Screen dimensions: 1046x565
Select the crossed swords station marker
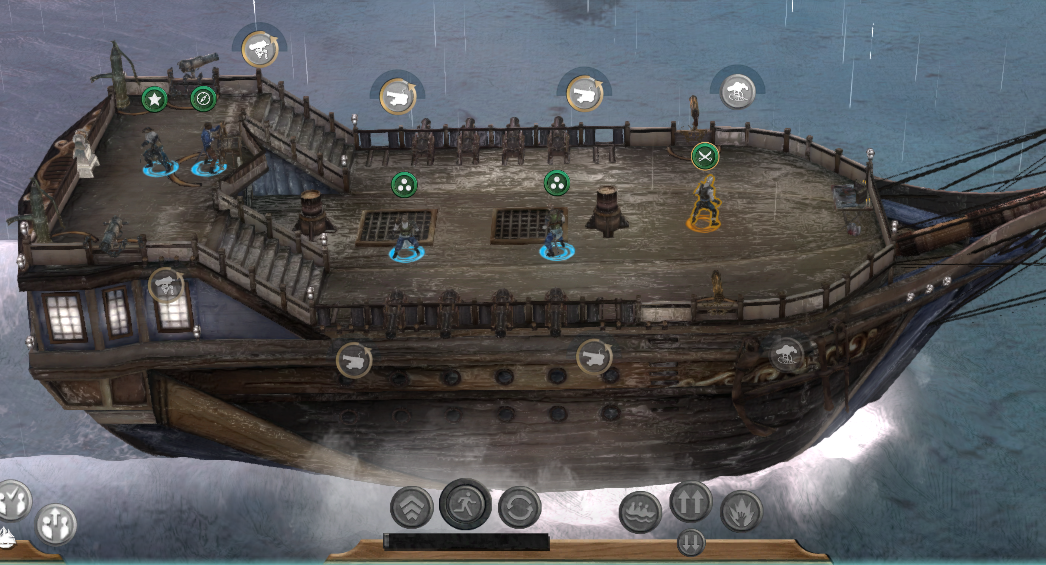click(x=705, y=156)
